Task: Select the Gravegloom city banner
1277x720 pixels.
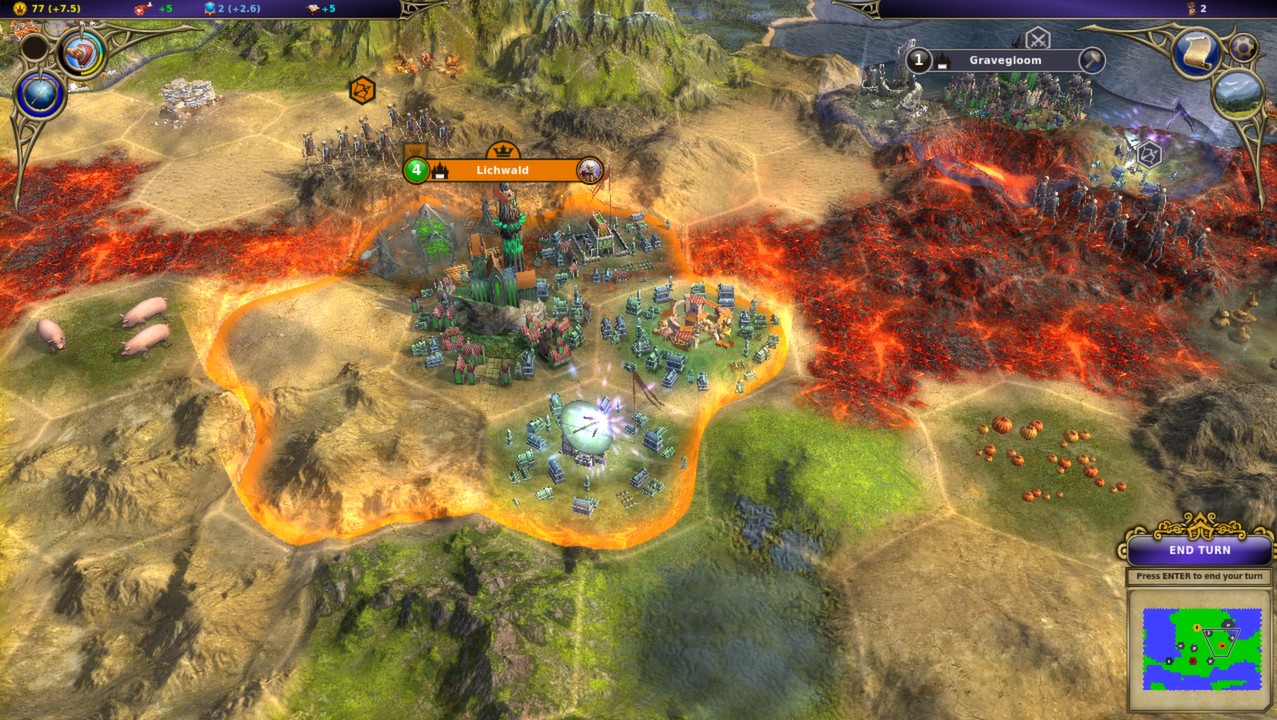Action: click(1004, 61)
